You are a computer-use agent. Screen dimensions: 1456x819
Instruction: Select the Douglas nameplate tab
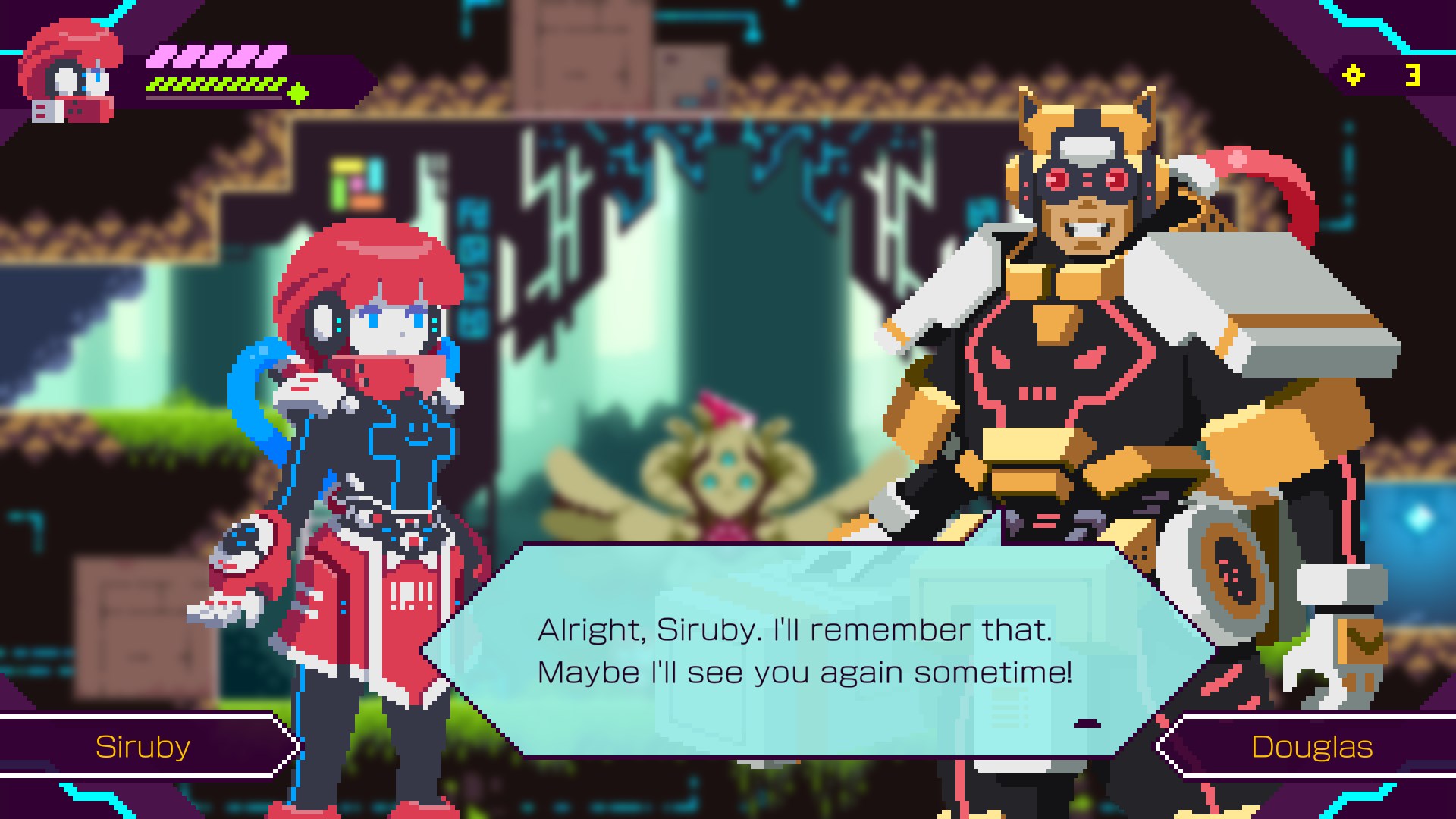click(x=1313, y=746)
